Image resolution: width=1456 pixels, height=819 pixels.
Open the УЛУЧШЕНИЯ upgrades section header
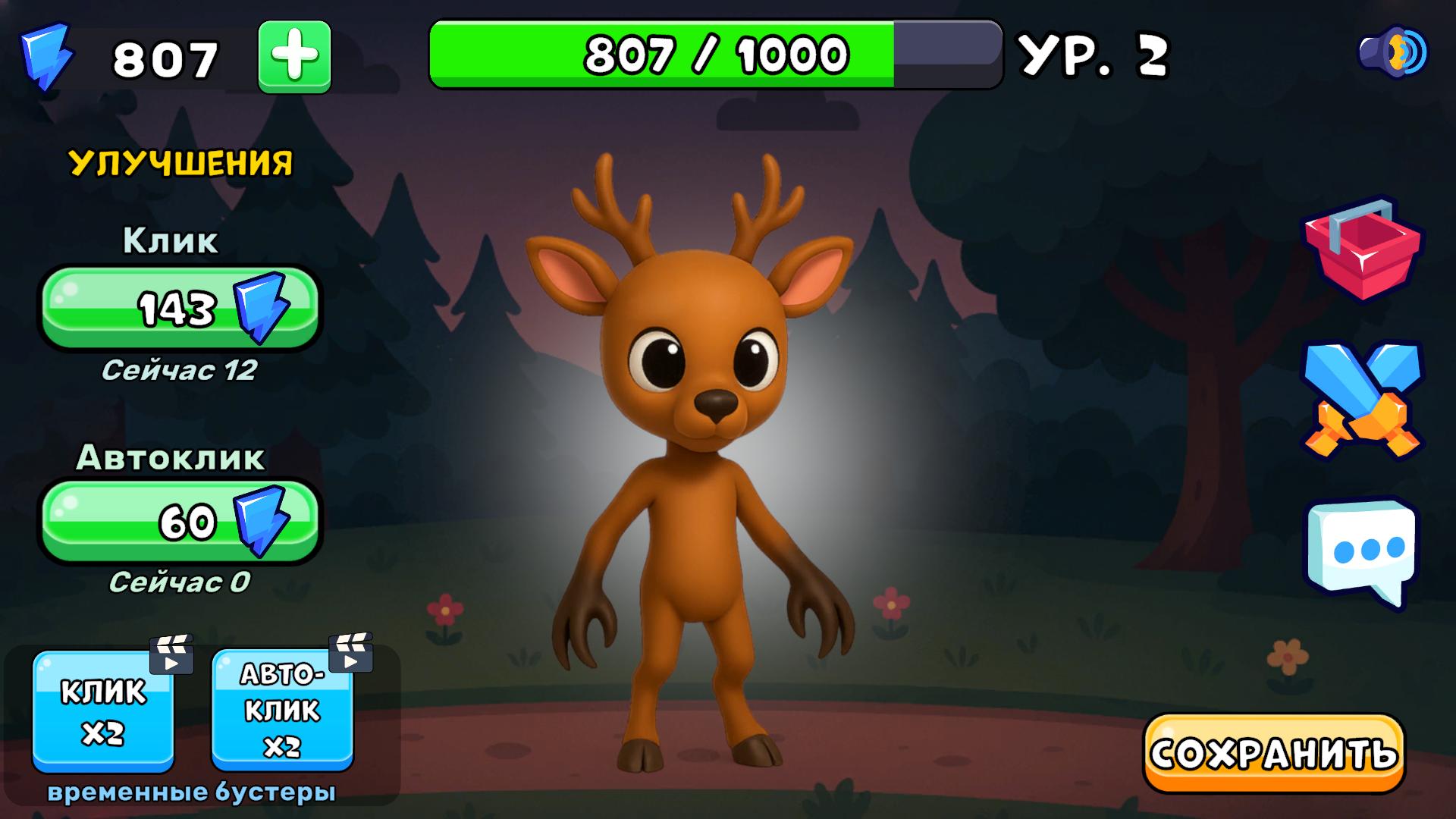(180, 161)
